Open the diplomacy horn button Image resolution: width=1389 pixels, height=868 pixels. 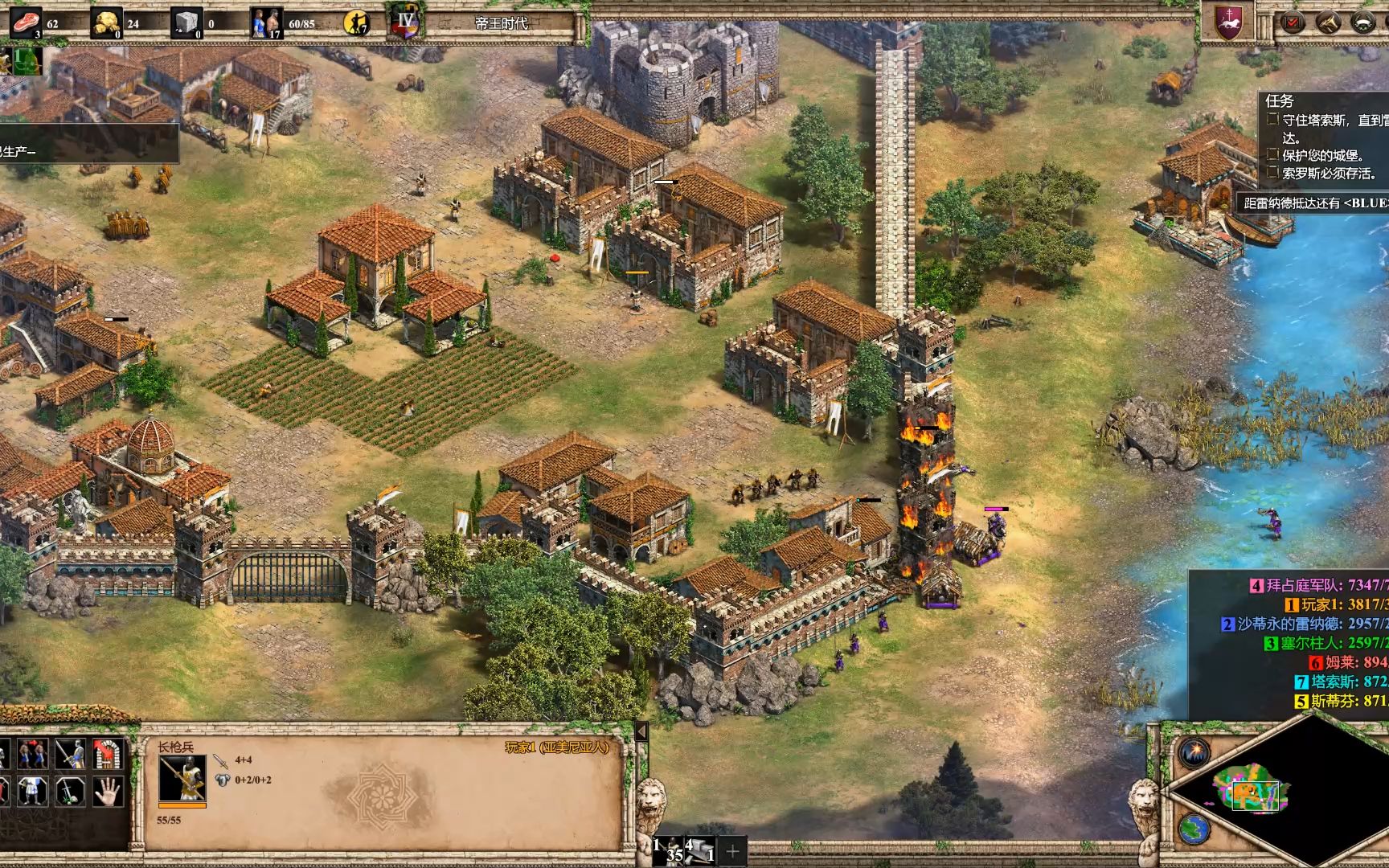pyautogui.click(x=1327, y=22)
